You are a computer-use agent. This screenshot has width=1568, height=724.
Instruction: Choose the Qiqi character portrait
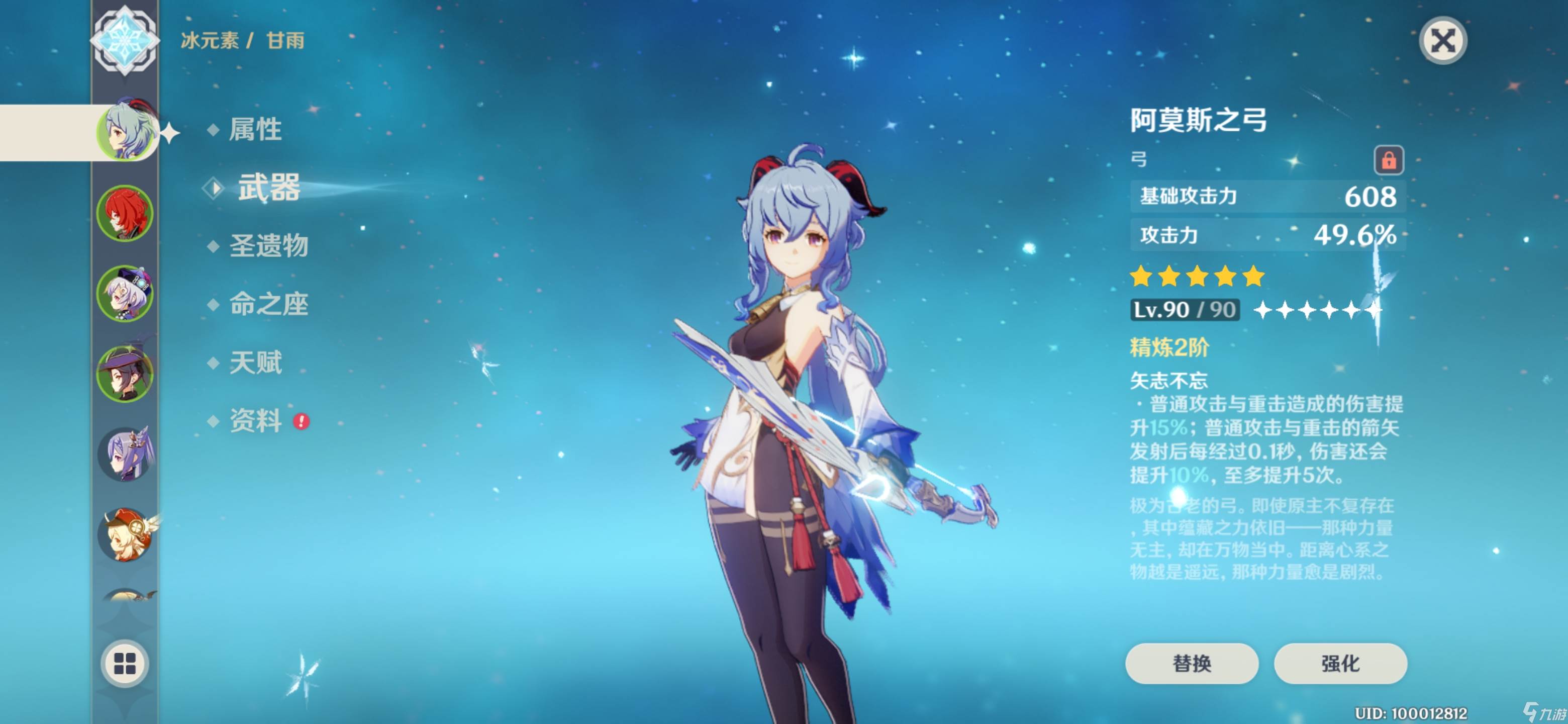point(126,294)
